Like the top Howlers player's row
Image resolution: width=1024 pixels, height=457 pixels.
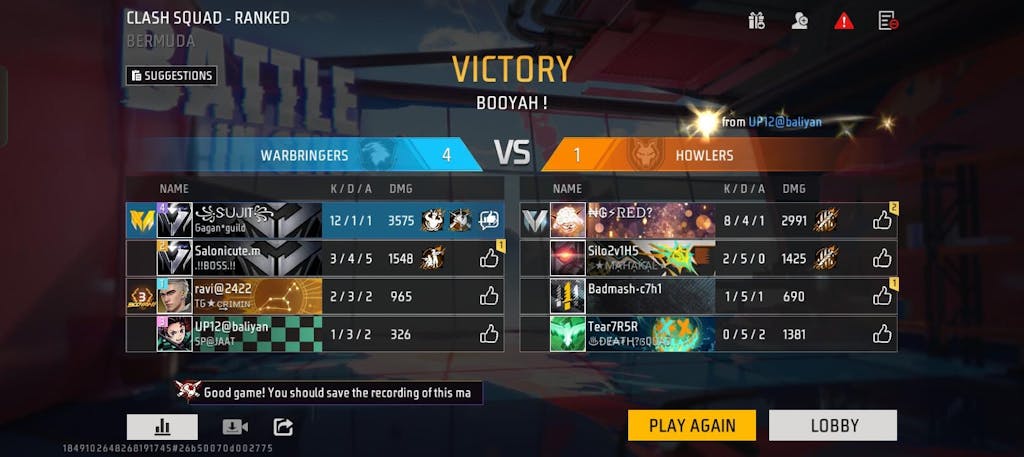[882, 220]
